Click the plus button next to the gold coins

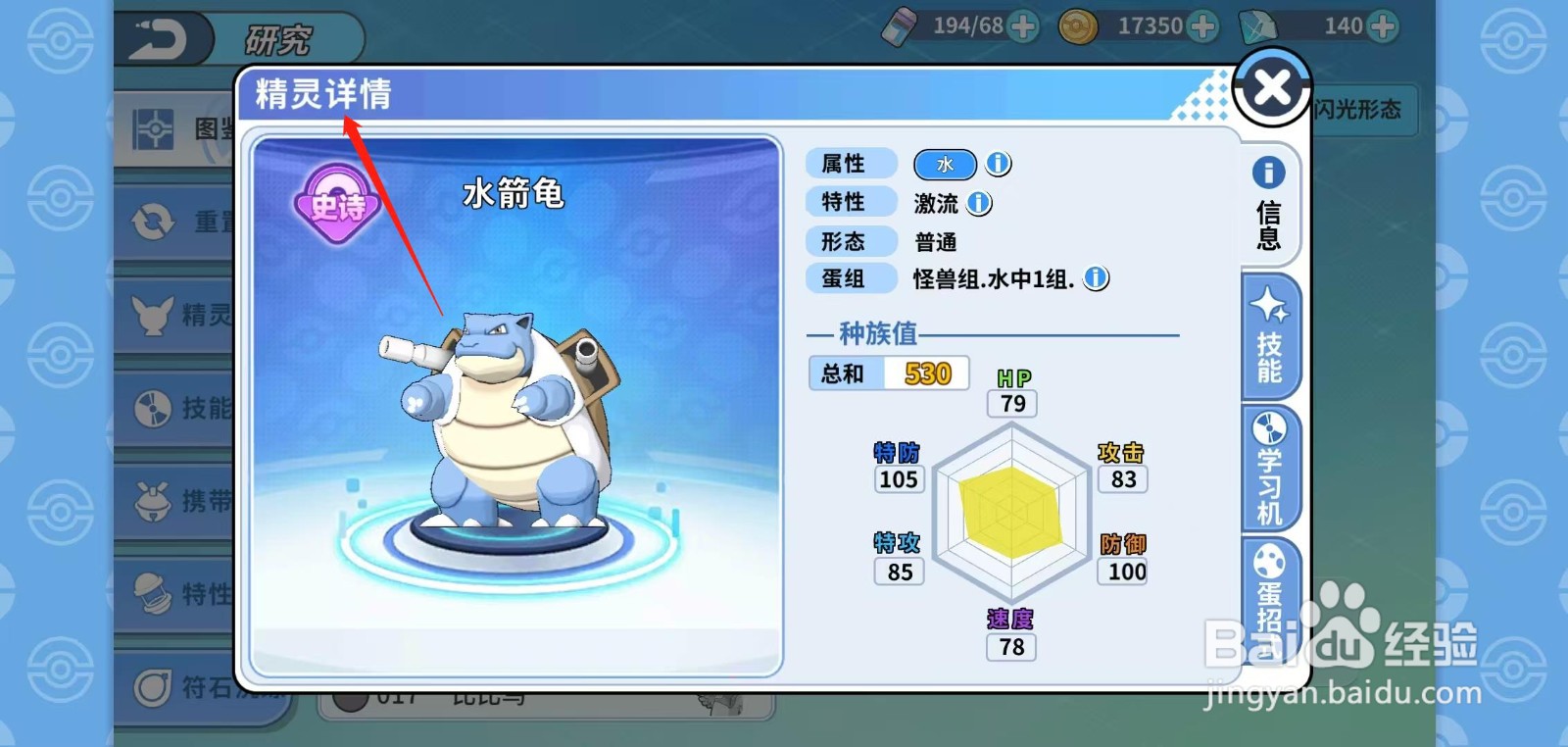pos(1201,25)
